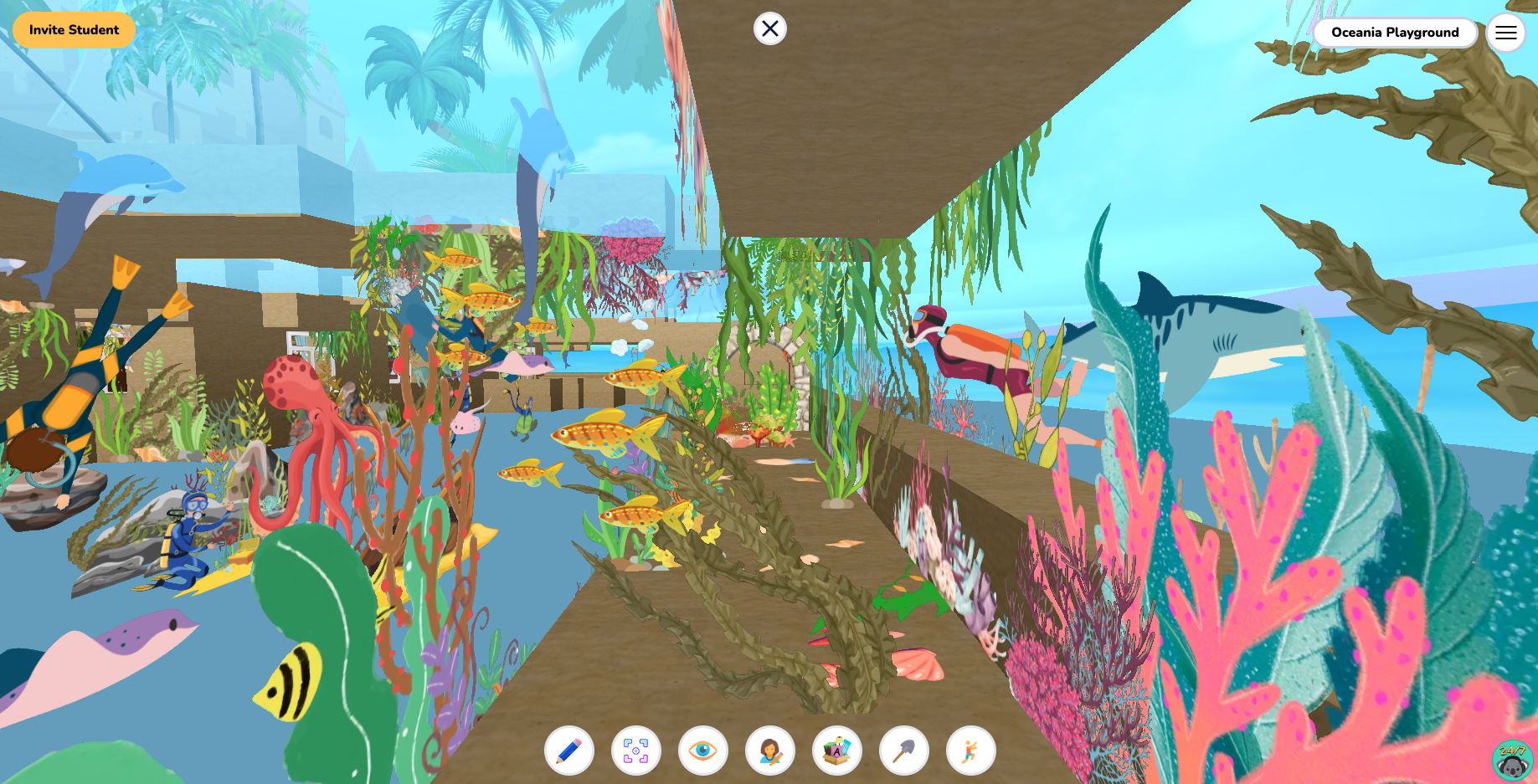The image size is (1538, 784).
Task: Activate the eye observation mode
Action: pos(702,751)
